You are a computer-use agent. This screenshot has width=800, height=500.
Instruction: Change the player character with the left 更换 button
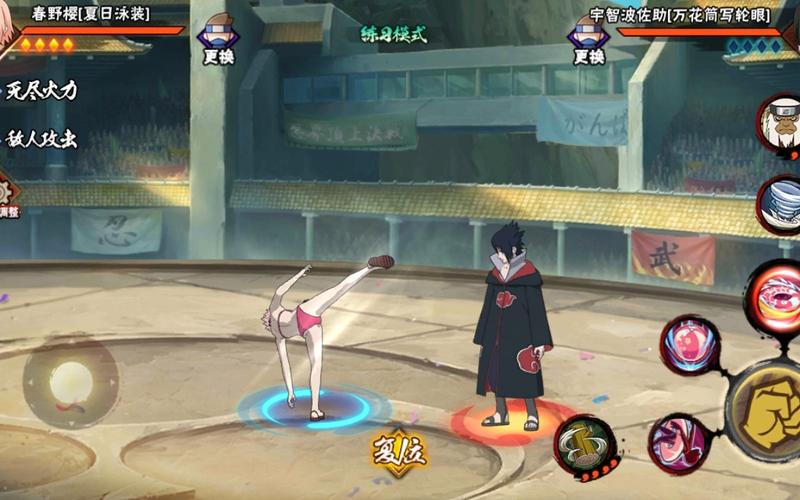coord(219,39)
